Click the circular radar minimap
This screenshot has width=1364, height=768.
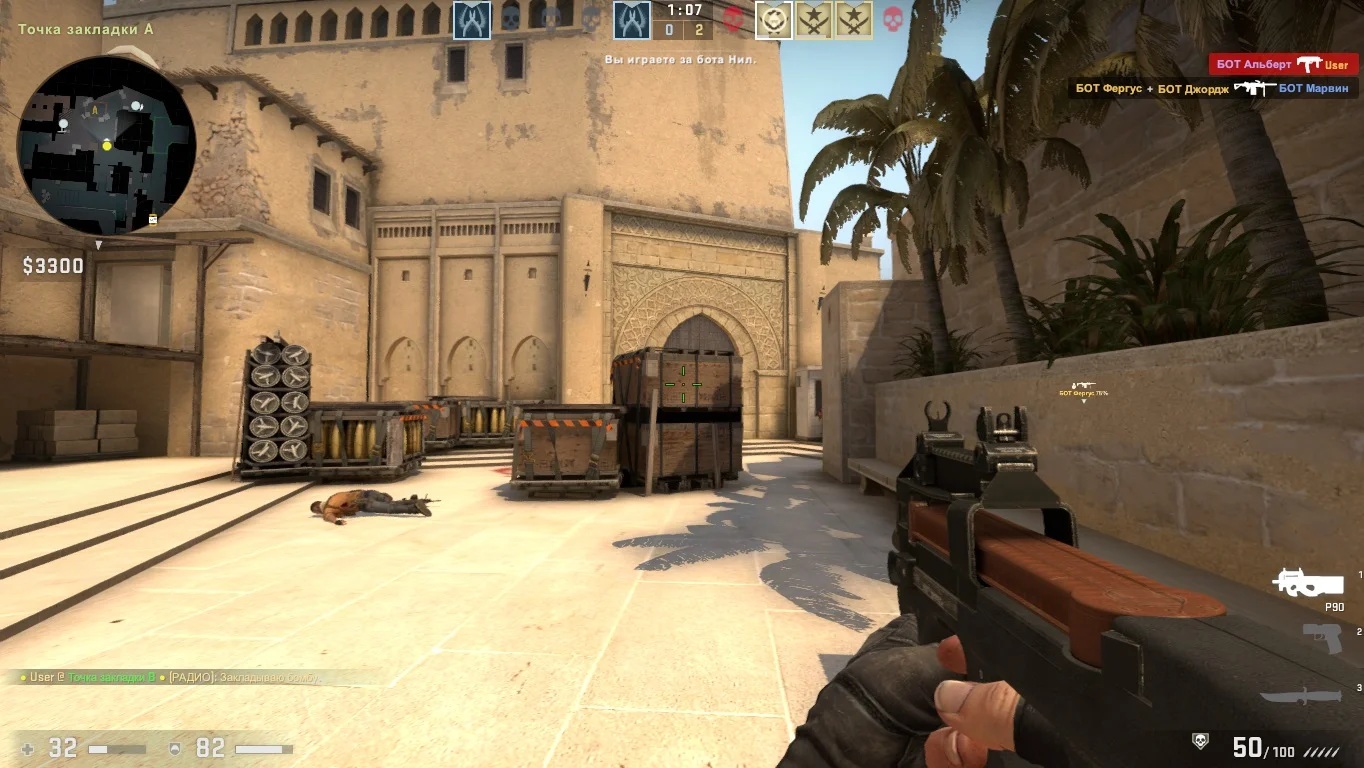pyautogui.click(x=106, y=146)
